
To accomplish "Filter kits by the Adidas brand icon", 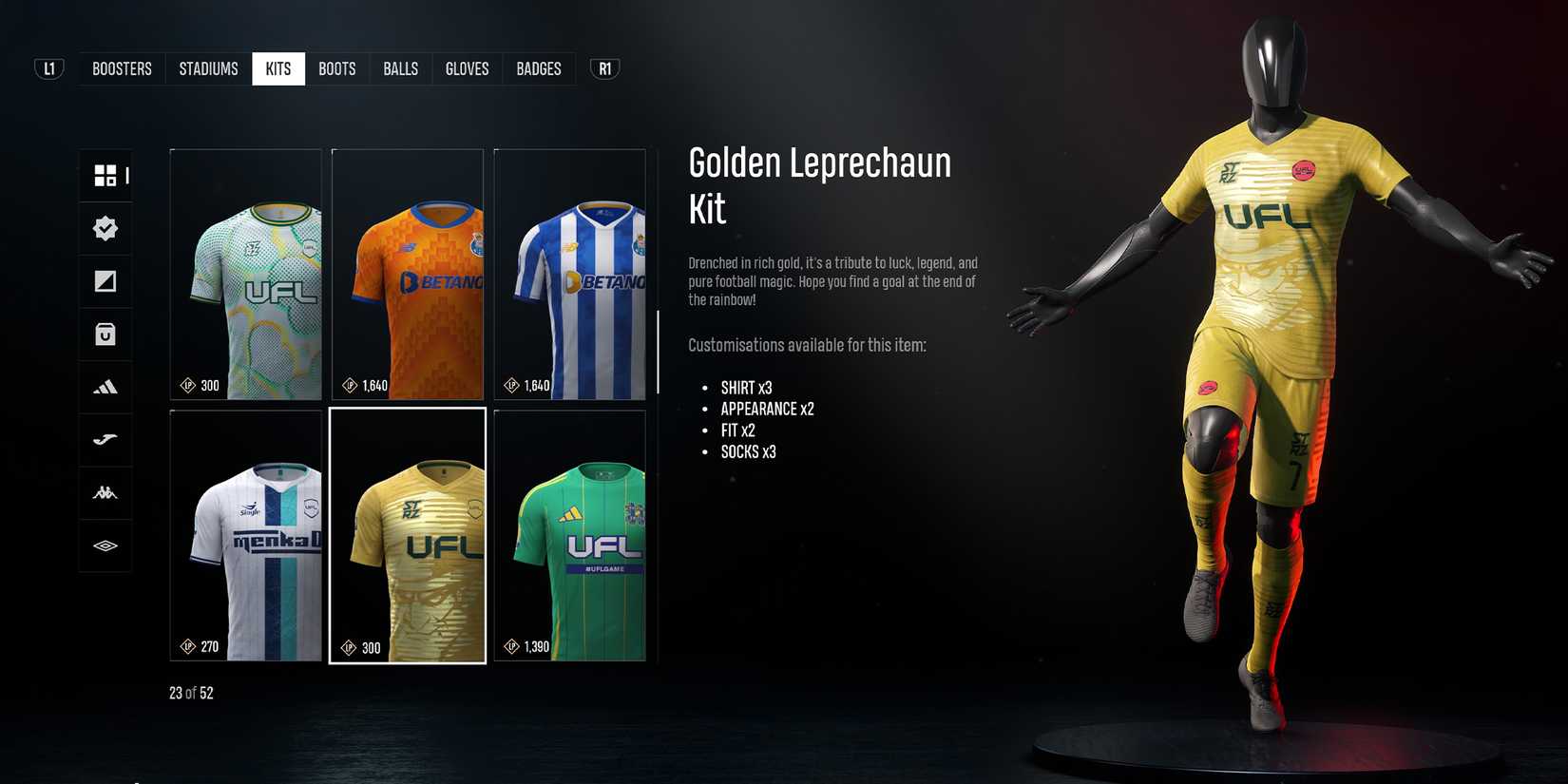I will (105, 387).
